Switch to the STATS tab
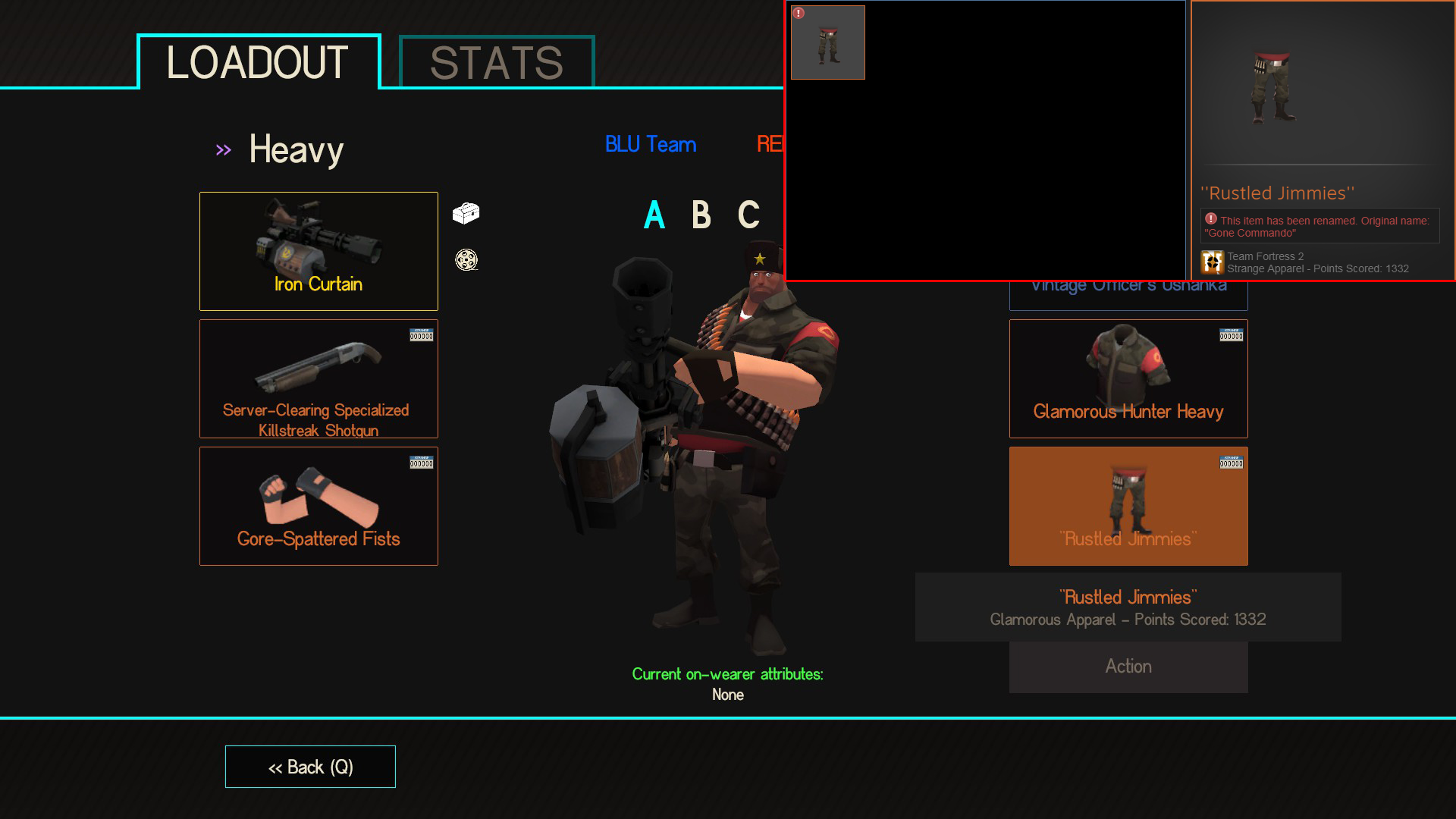Viewport: 1456px width, 819px height. pos(494,63)
